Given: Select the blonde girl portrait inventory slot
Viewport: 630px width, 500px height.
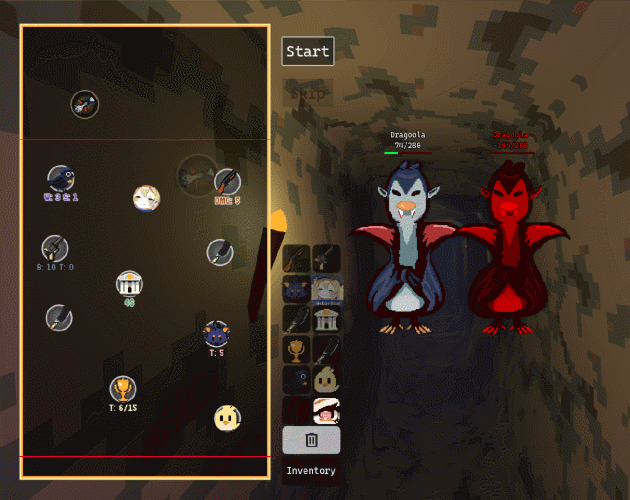Looking at the screenshot, I should point(326,289).
